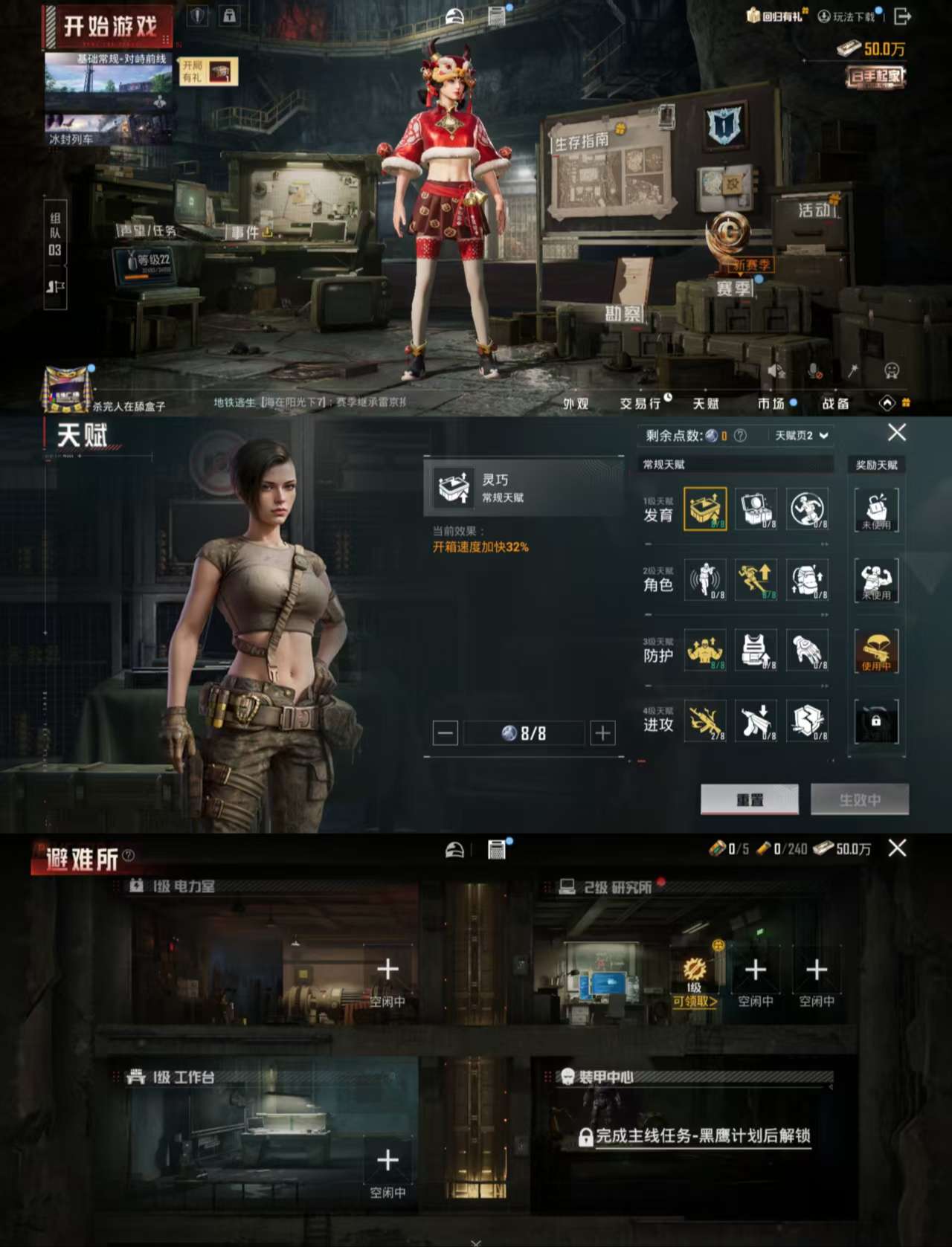952x1247 pixels.
Task: Select the golden assault rifle 进攻 talent
Action: pos(705,721)
